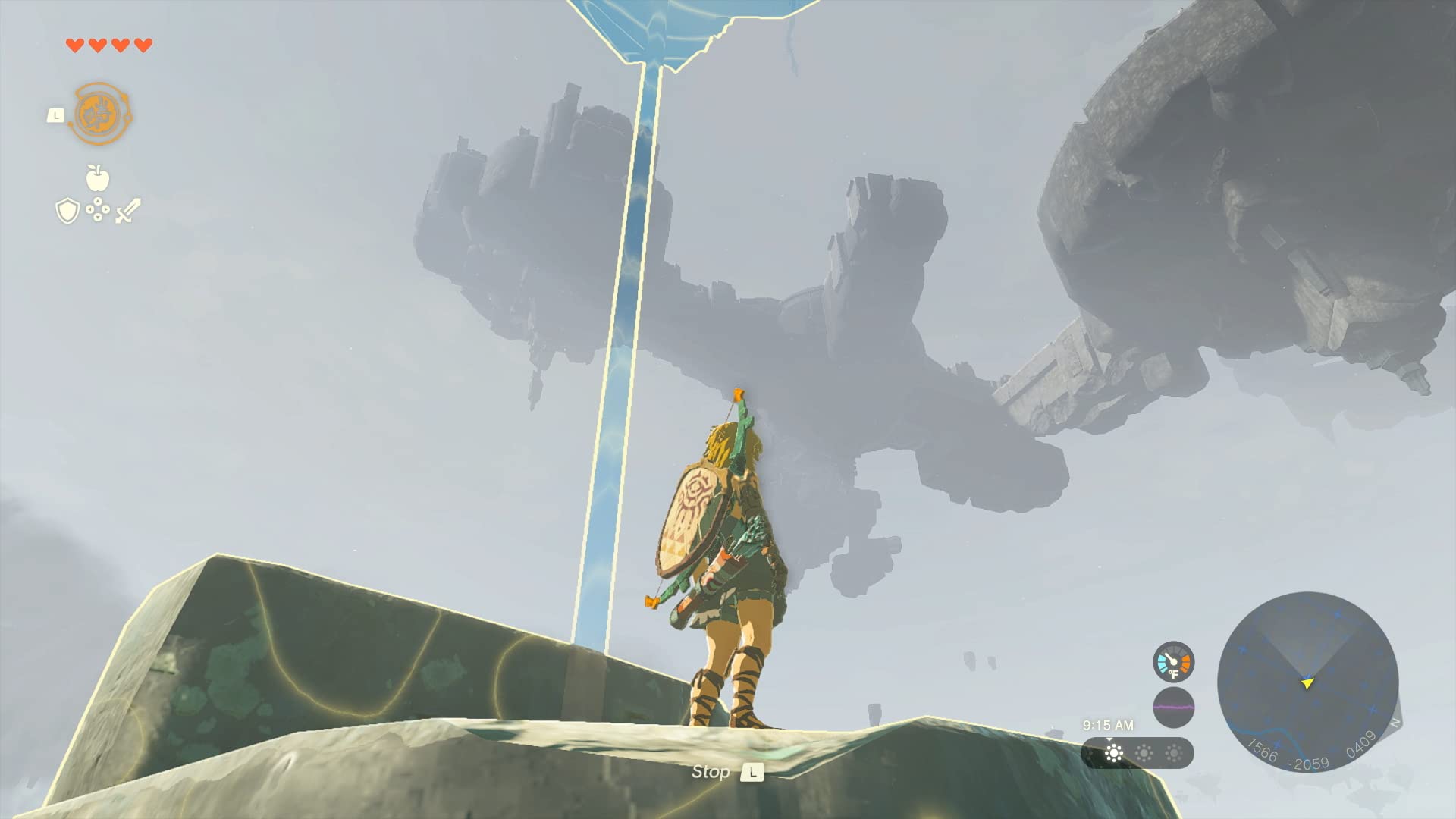Click the D-pad quick-select icon

98,209
